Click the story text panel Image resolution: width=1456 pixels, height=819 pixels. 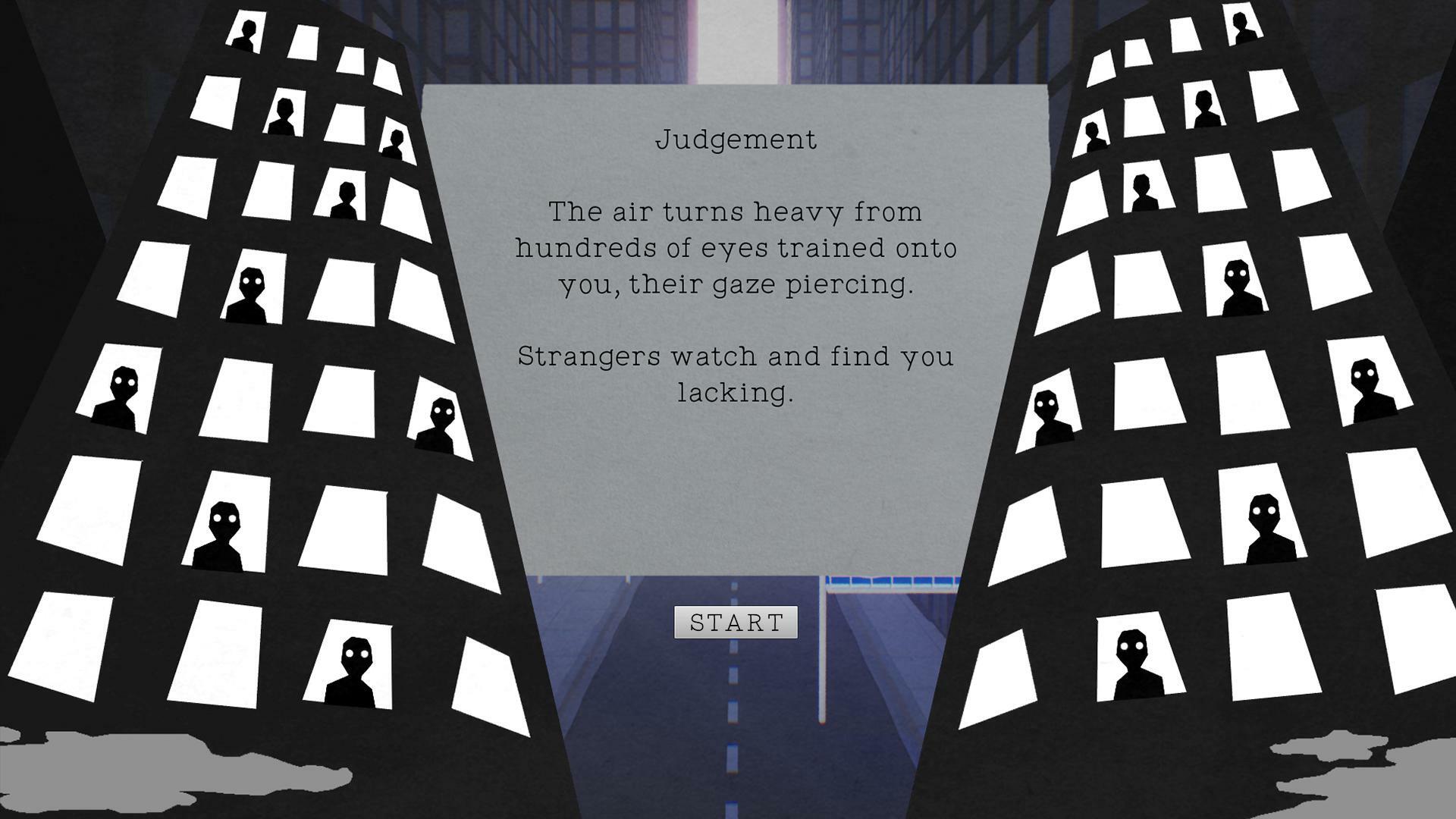[736, 470]
